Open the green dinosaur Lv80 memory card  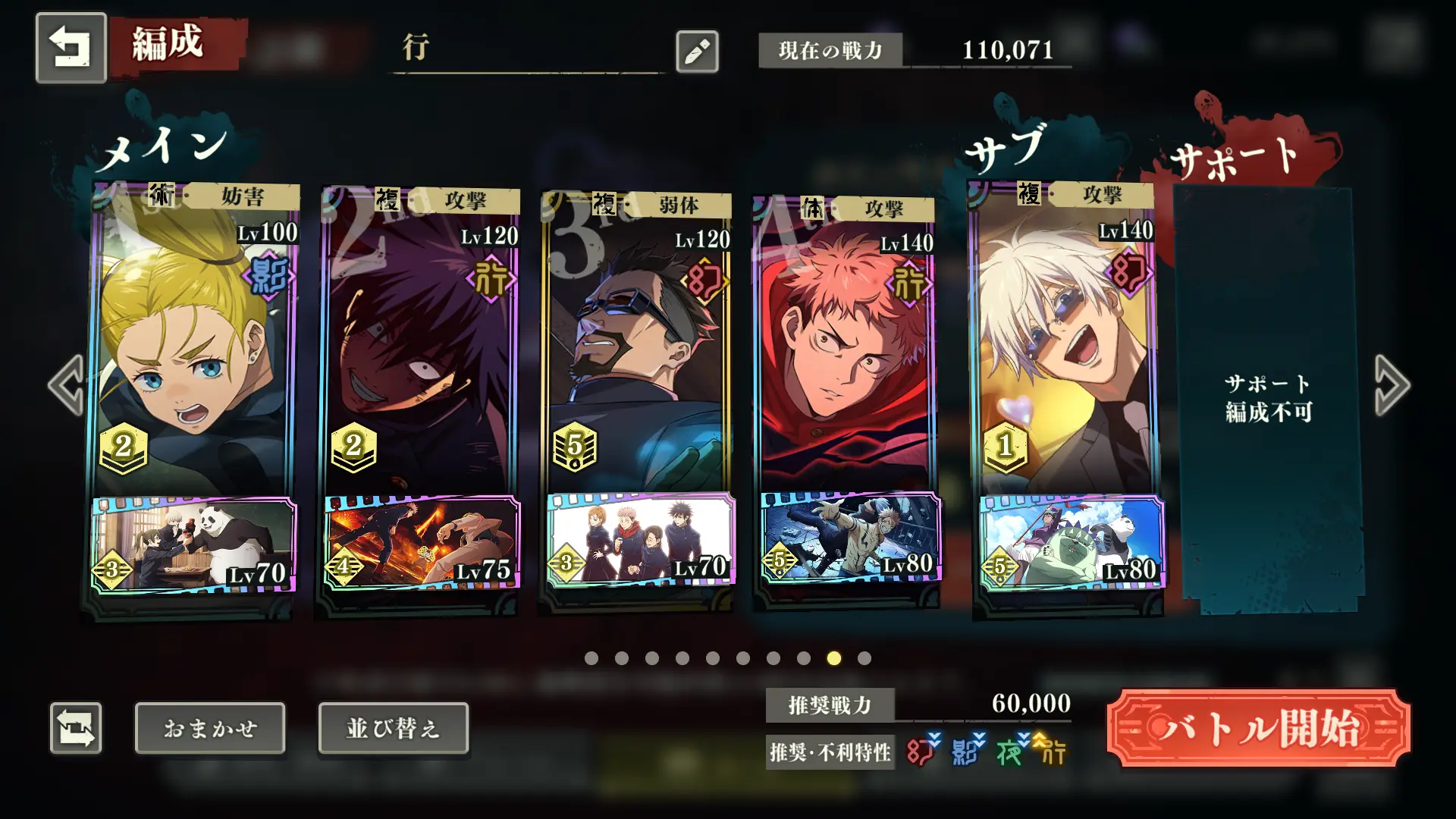1069,541
